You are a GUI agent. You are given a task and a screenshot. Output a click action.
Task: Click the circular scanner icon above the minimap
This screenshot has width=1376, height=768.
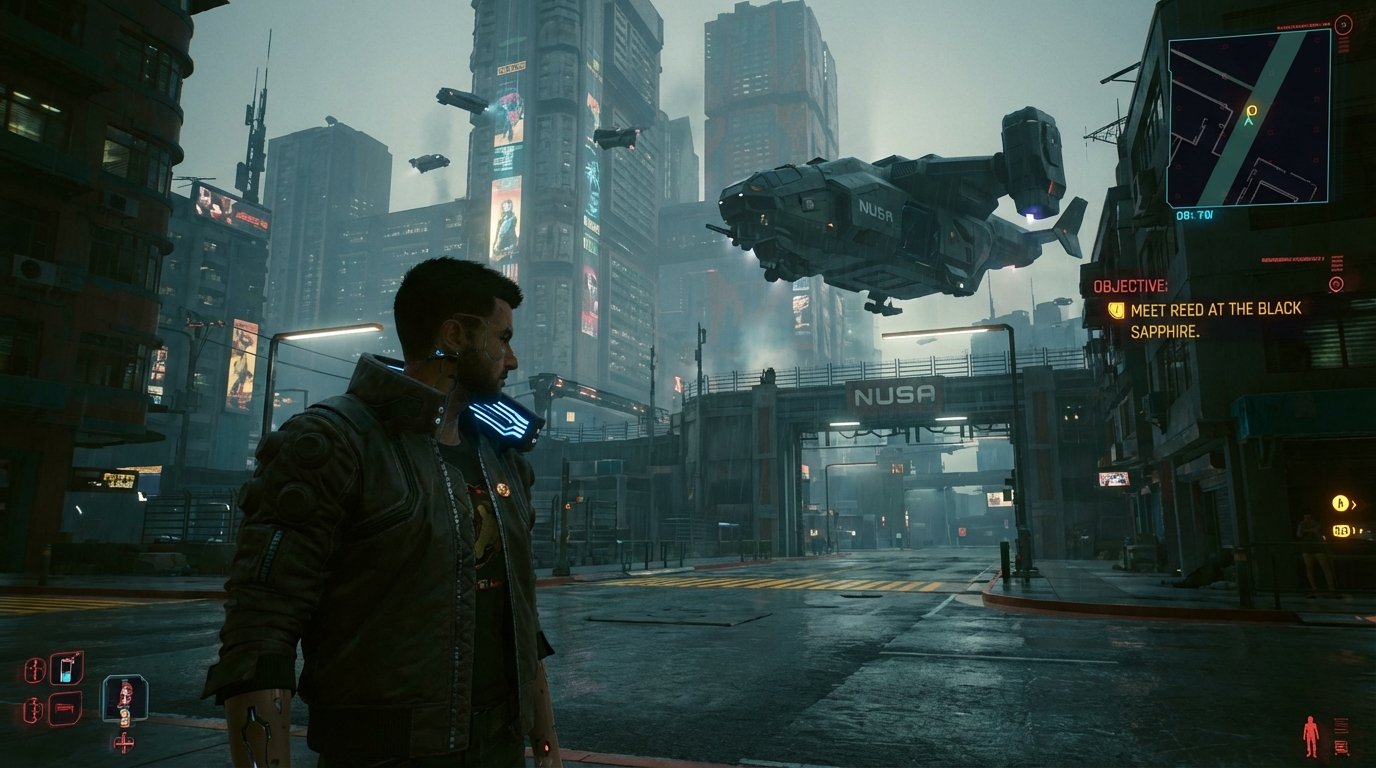pos(1342,26)
